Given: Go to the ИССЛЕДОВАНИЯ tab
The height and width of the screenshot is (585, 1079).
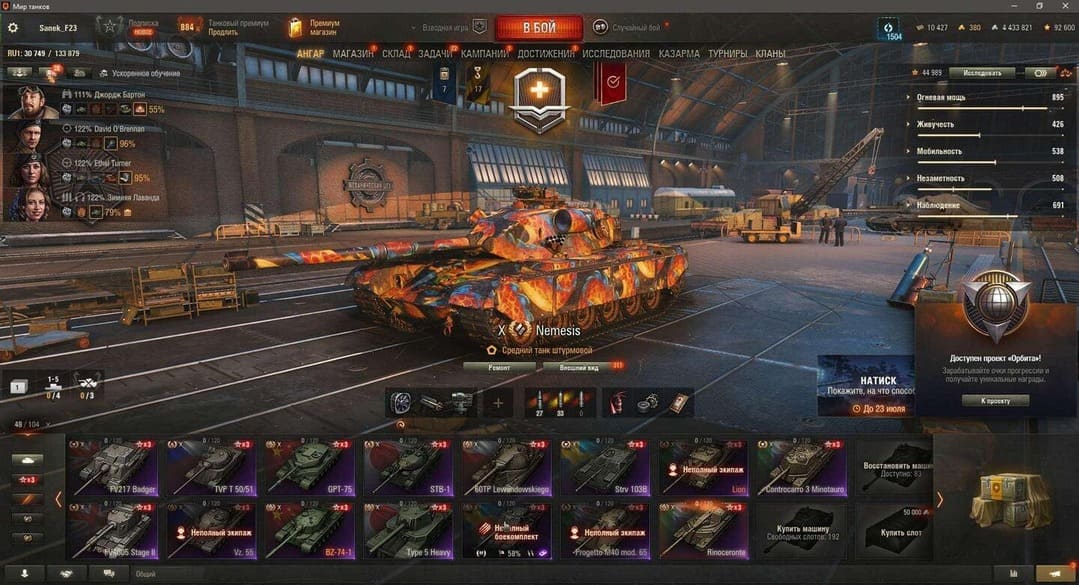Looking at the screenshot, I should [x=616, y=53].
